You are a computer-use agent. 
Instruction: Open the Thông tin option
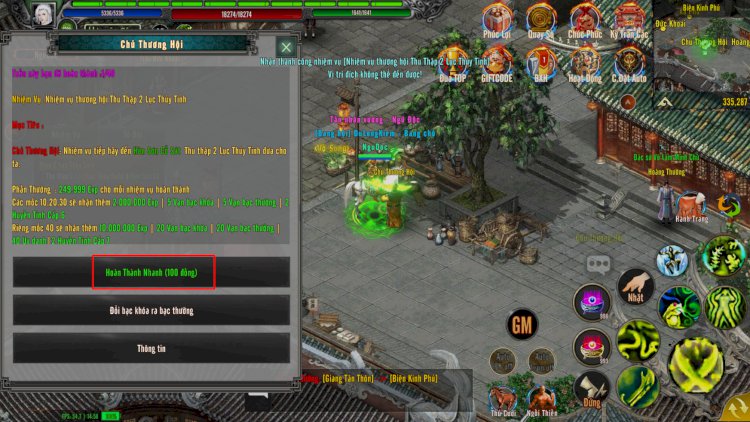coord(152,348)
